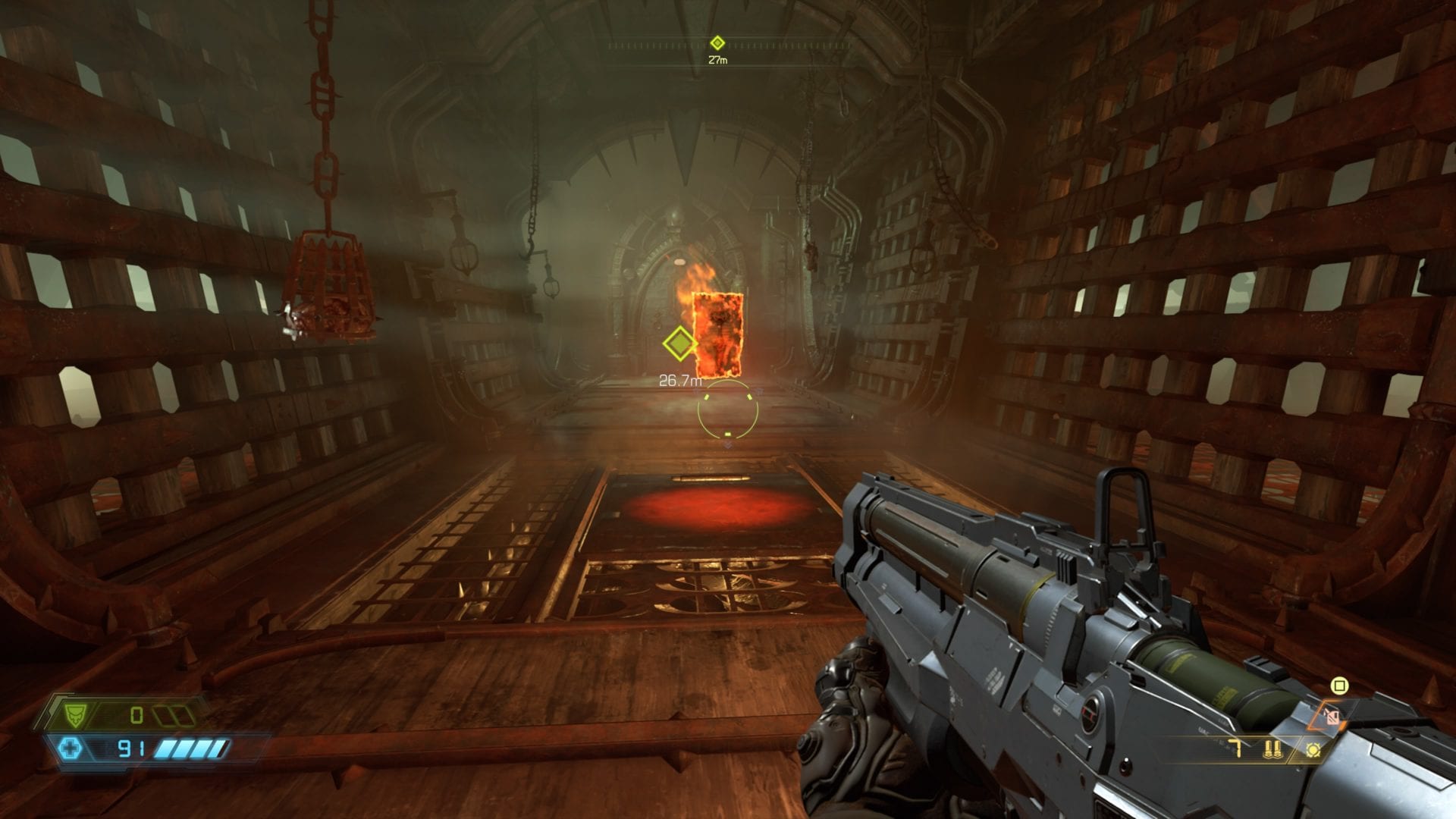Select the shotgun shells ammo icon
The height and width of the screenshot is (819, 1456).
[x=1272, y=750]
